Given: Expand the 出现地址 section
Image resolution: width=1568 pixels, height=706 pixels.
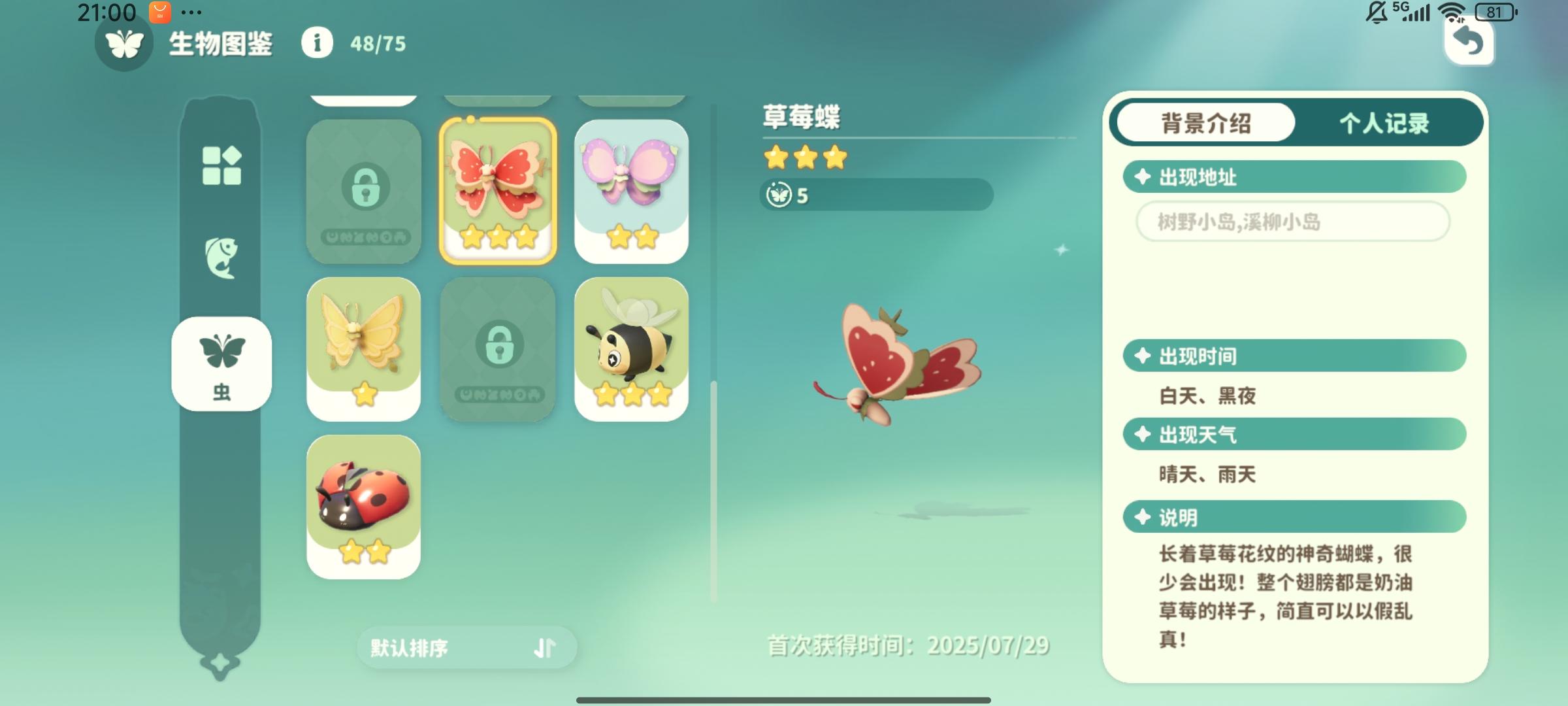Looking at the screenshot, I should [1295, 176].
